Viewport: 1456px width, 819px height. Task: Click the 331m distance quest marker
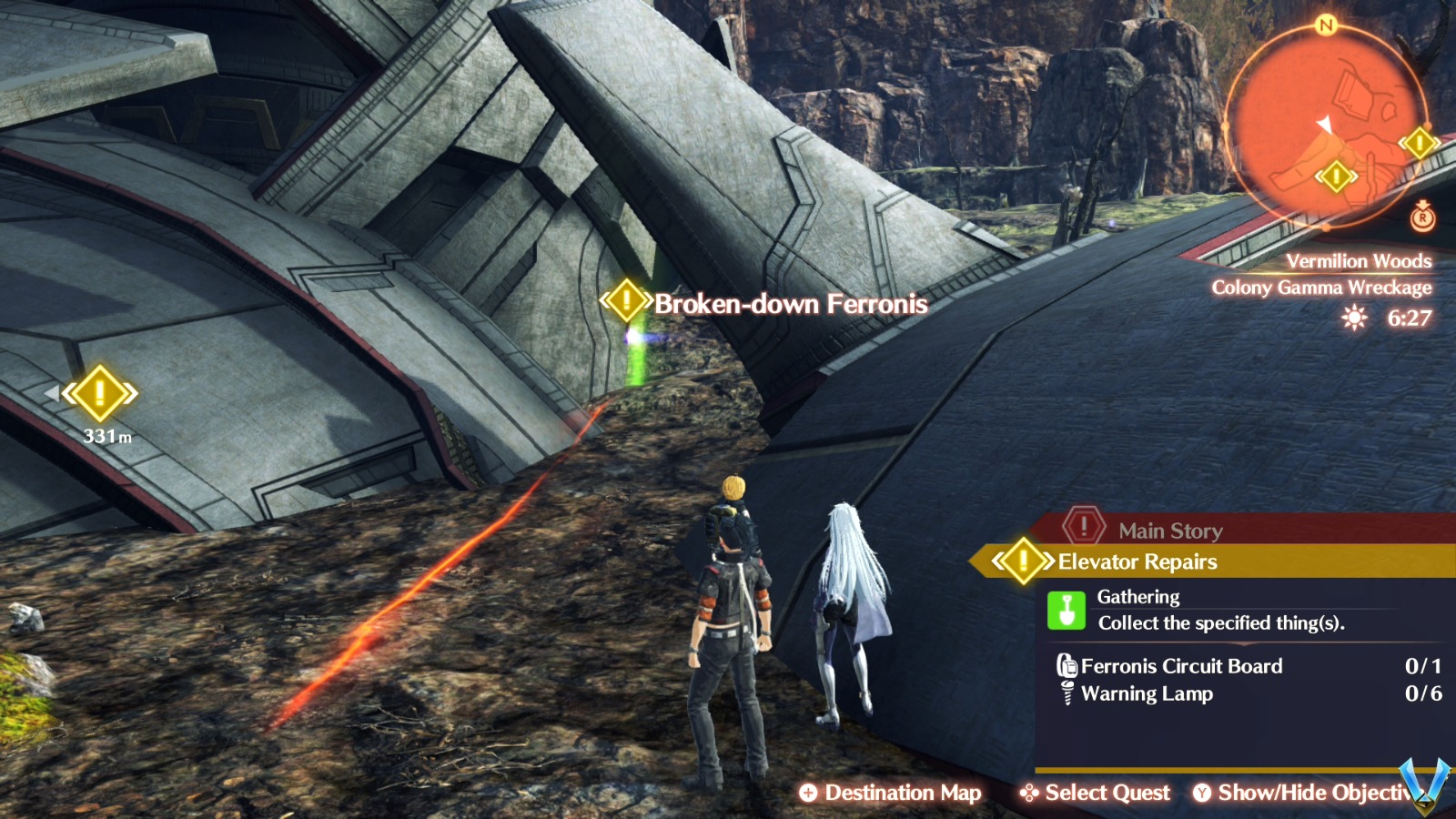[x=102, y=394]
